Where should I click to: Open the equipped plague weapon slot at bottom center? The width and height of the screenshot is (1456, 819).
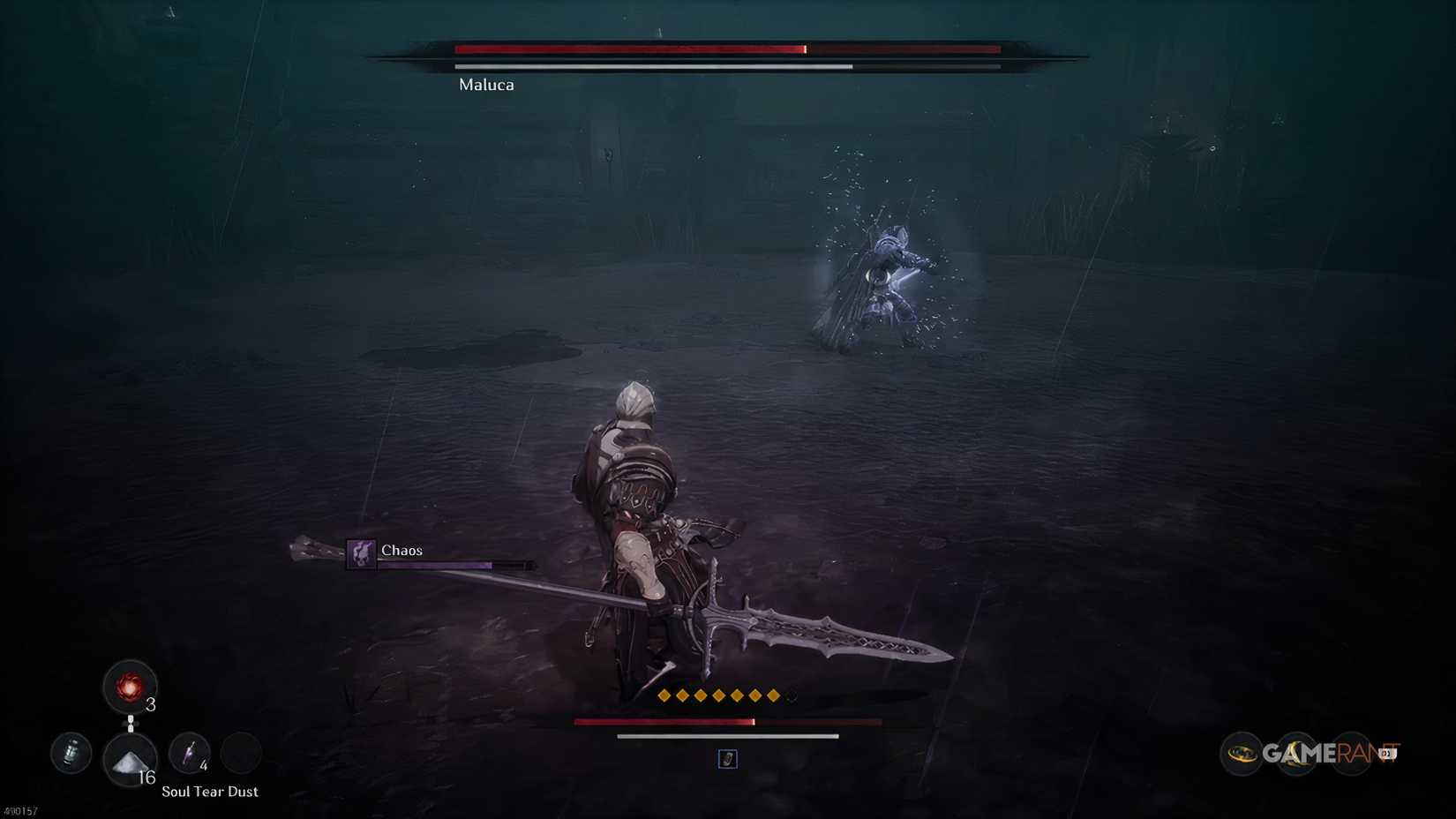click(x=728, y=759)
